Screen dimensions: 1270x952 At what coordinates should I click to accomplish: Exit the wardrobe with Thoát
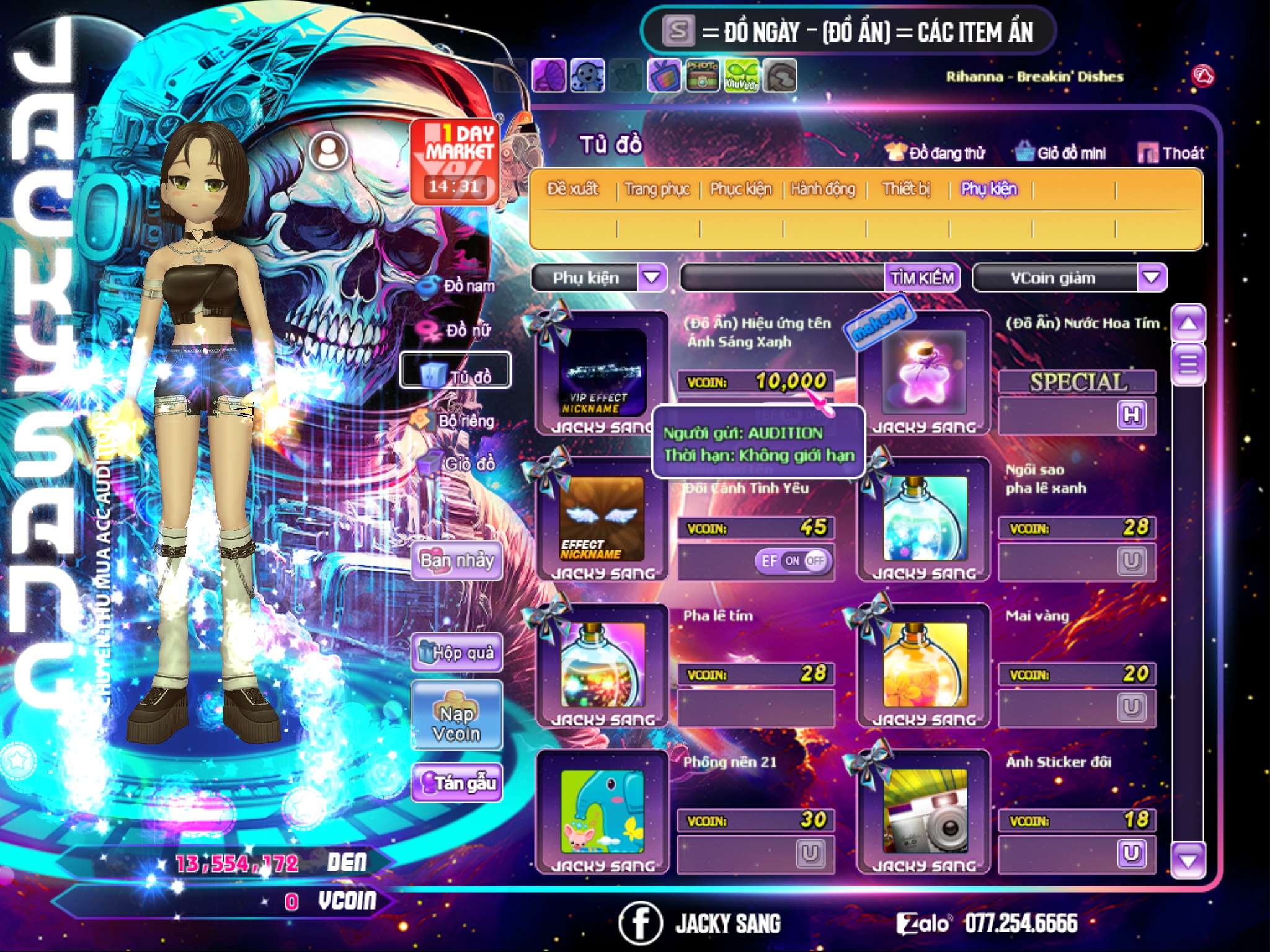tap(1171, 153)
